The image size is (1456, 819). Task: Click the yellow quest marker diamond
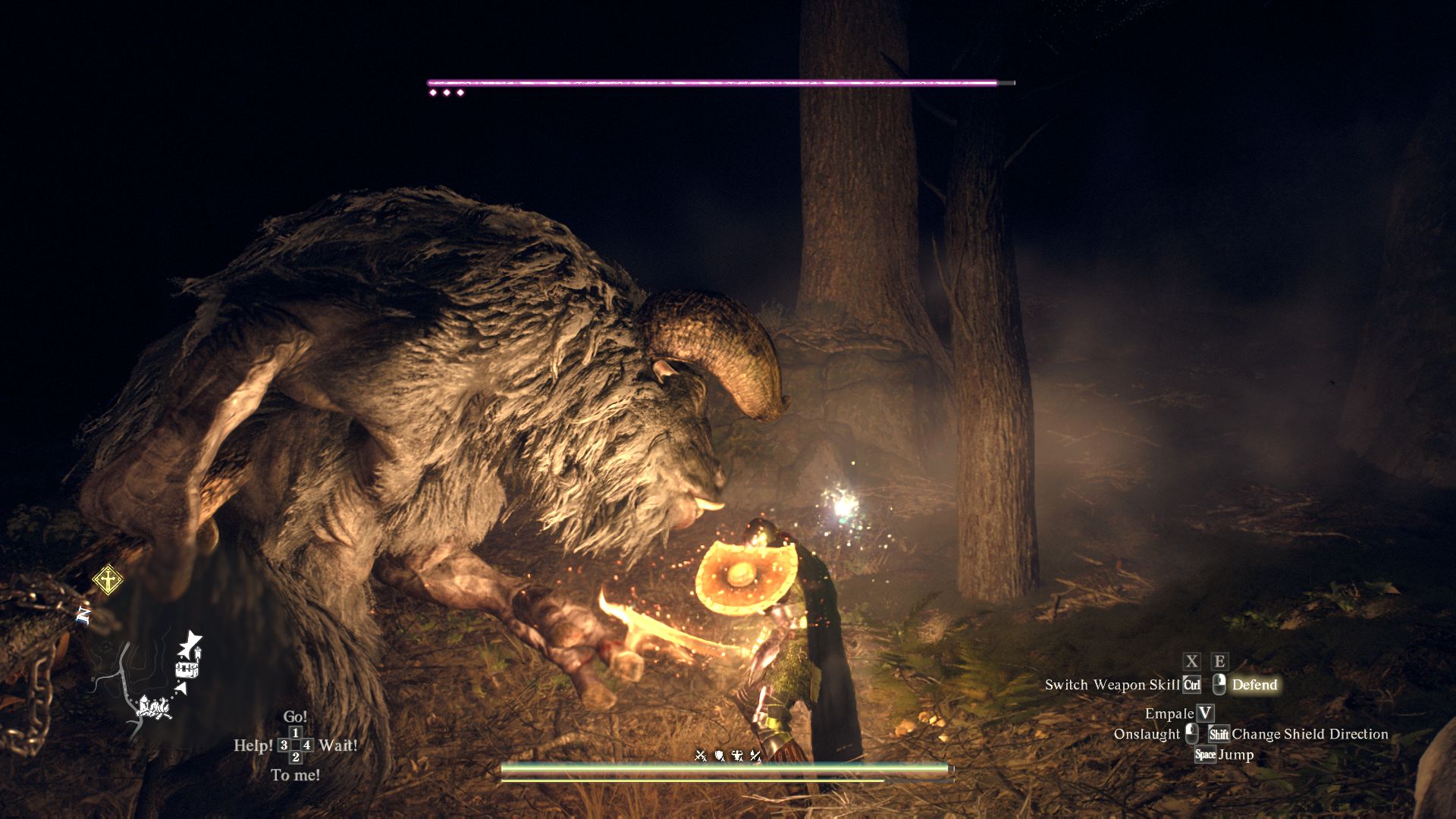pos(108,580)
